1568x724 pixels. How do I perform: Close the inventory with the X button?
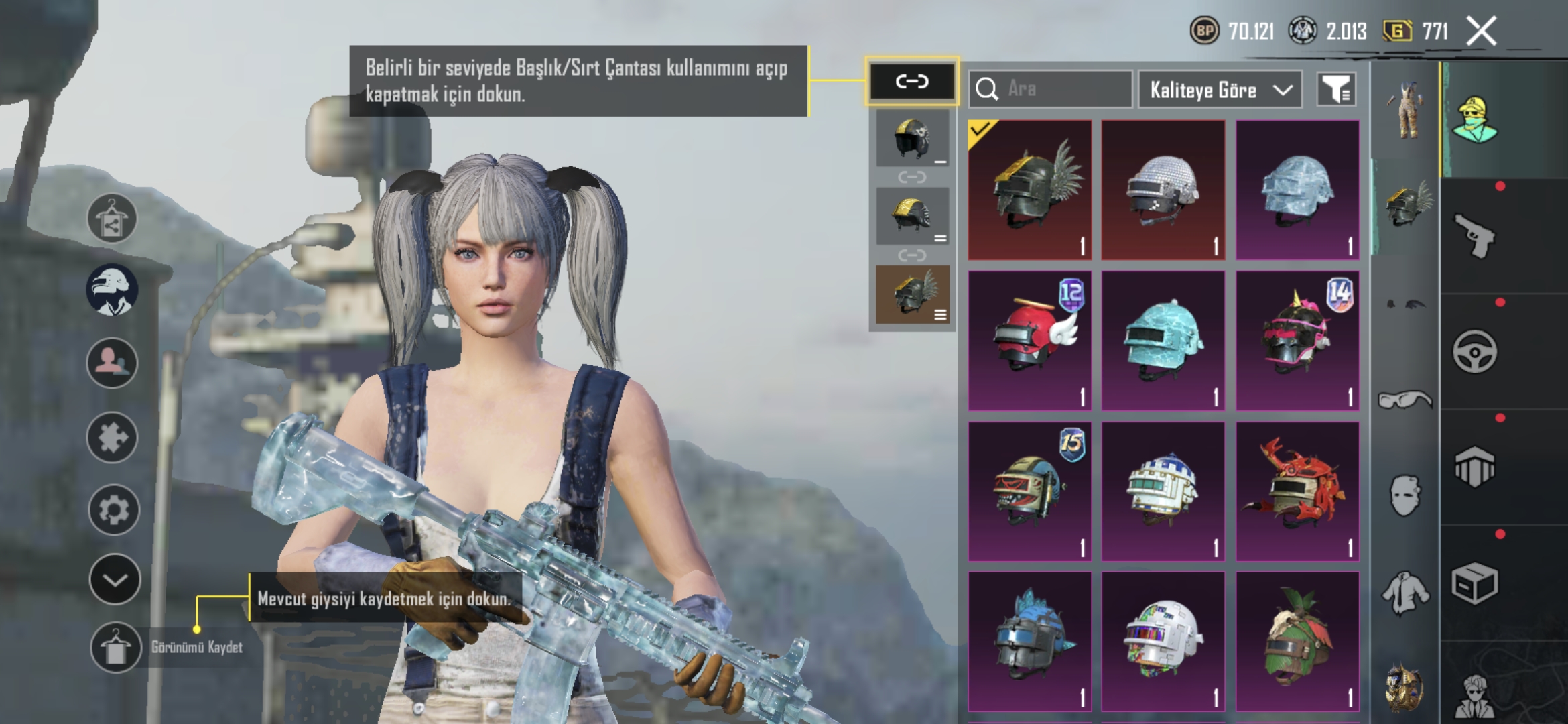[x=1481, y=31]
